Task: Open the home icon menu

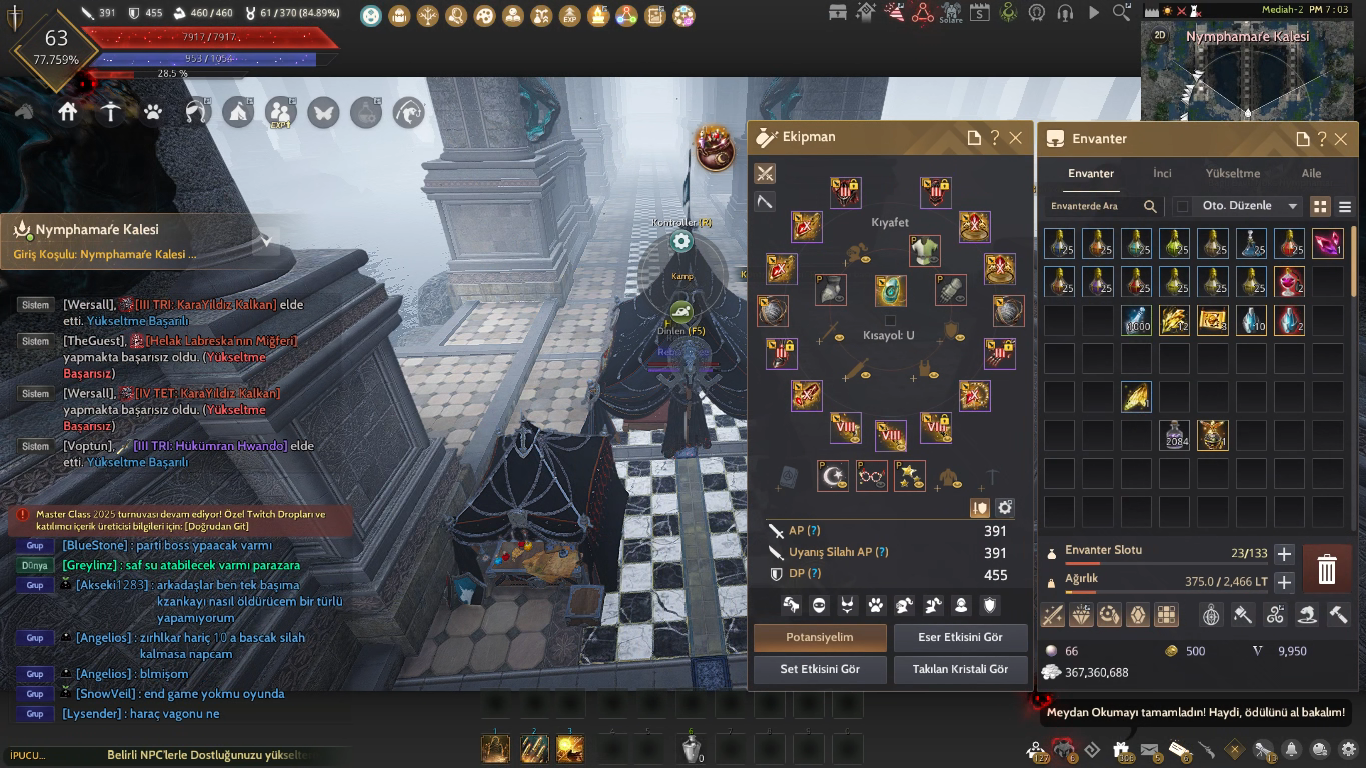Action: click(x=67, y=112)
